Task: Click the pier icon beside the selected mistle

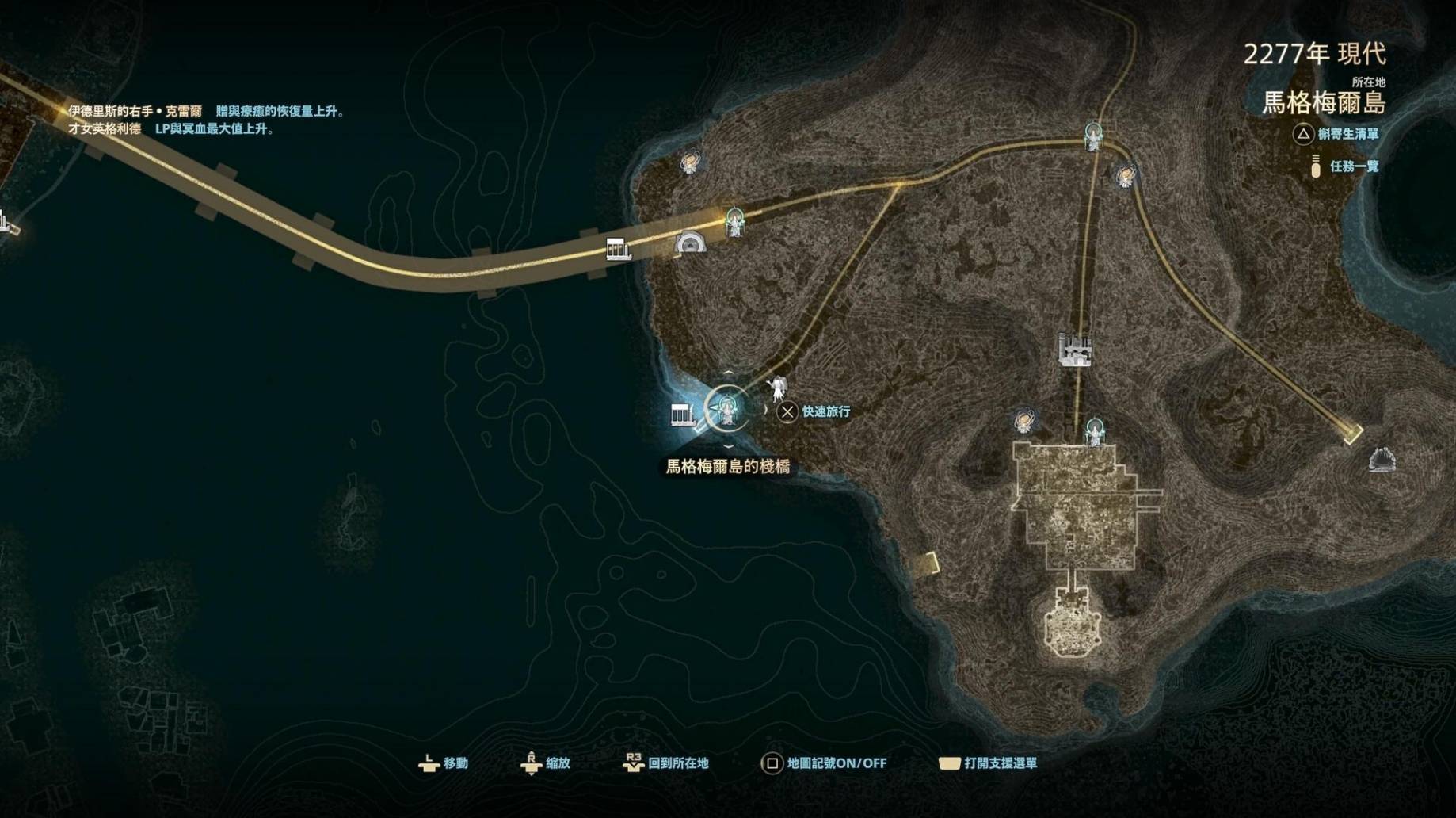Action: pyautogui.click(x=682, y=415)
